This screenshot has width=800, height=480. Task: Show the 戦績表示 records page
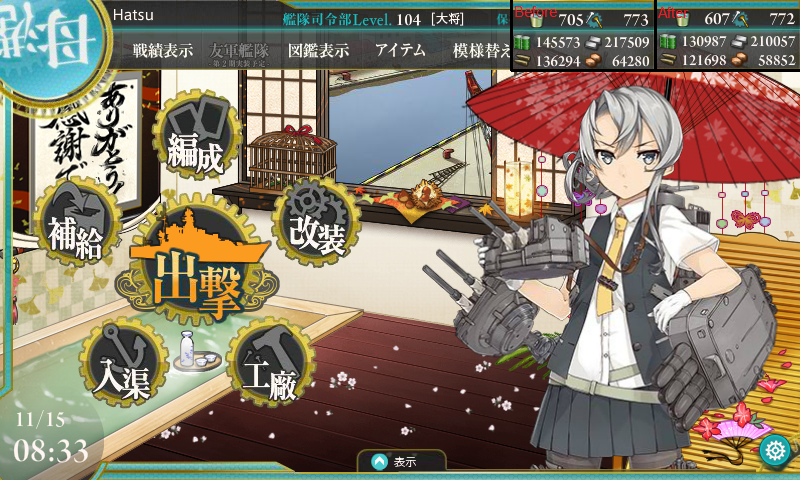[163, 51]
